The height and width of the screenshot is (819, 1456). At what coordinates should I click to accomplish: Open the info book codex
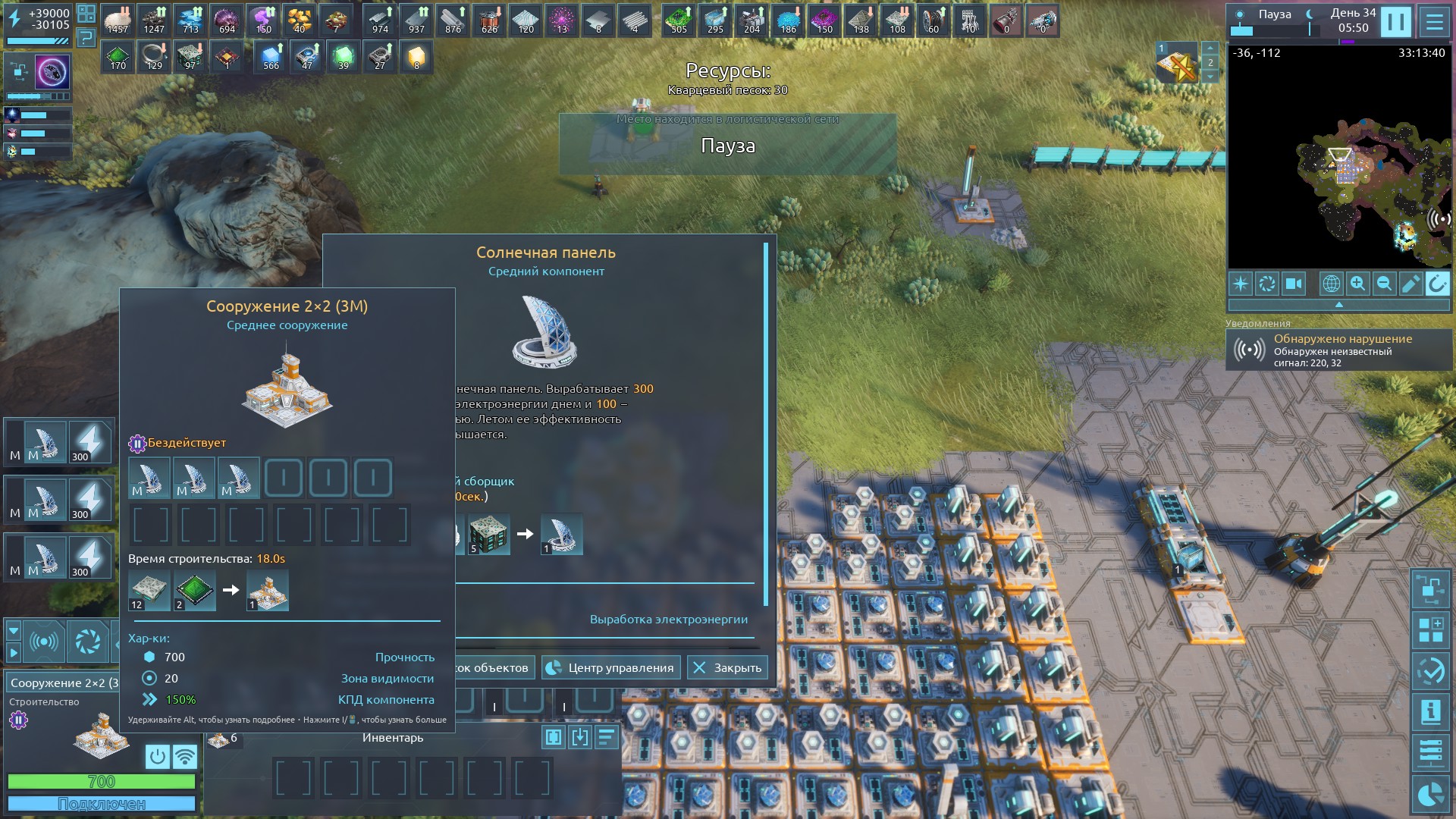tap(1430, 712)
